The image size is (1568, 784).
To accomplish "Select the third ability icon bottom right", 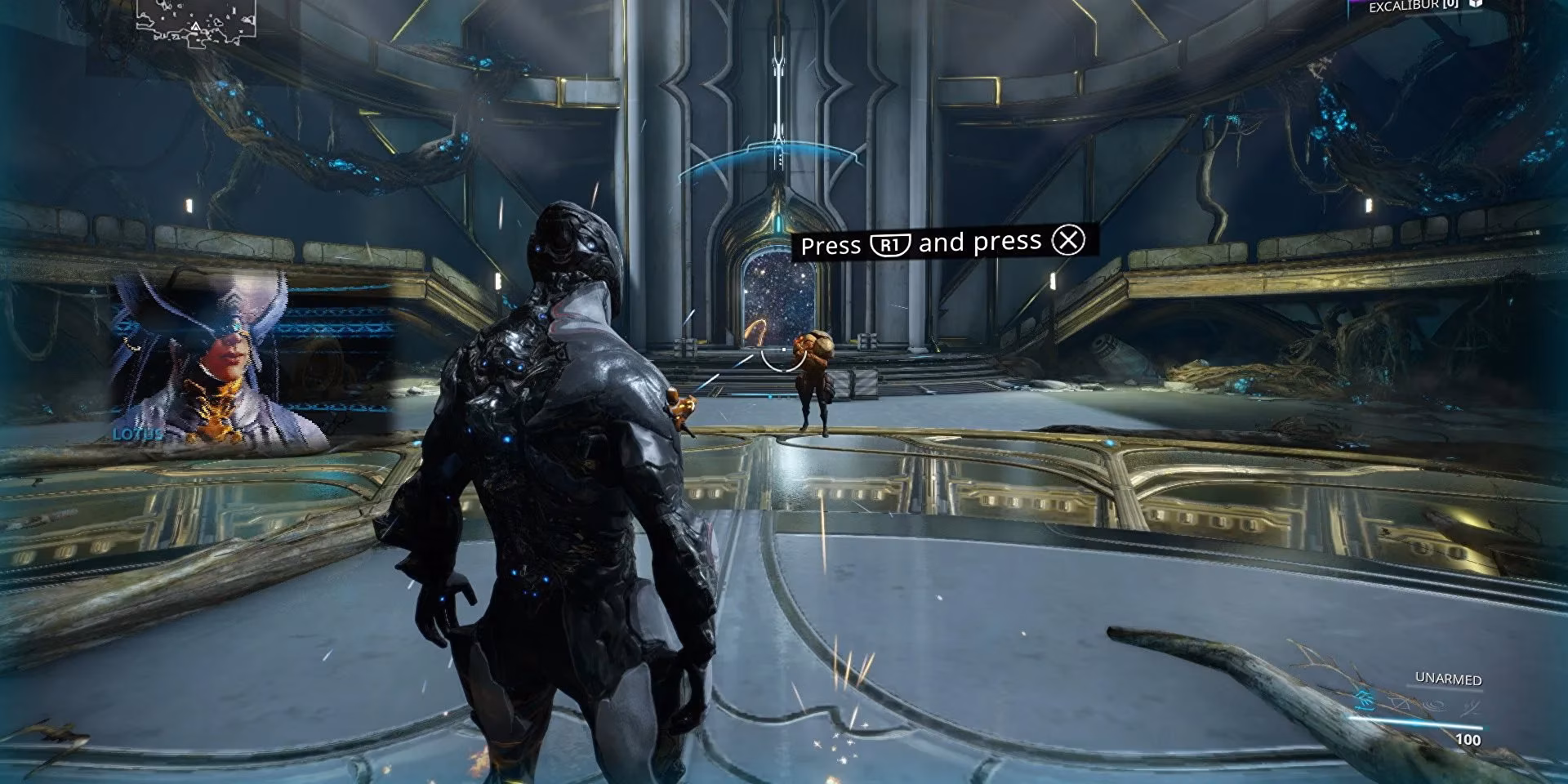I will [x=1435, y=704].
